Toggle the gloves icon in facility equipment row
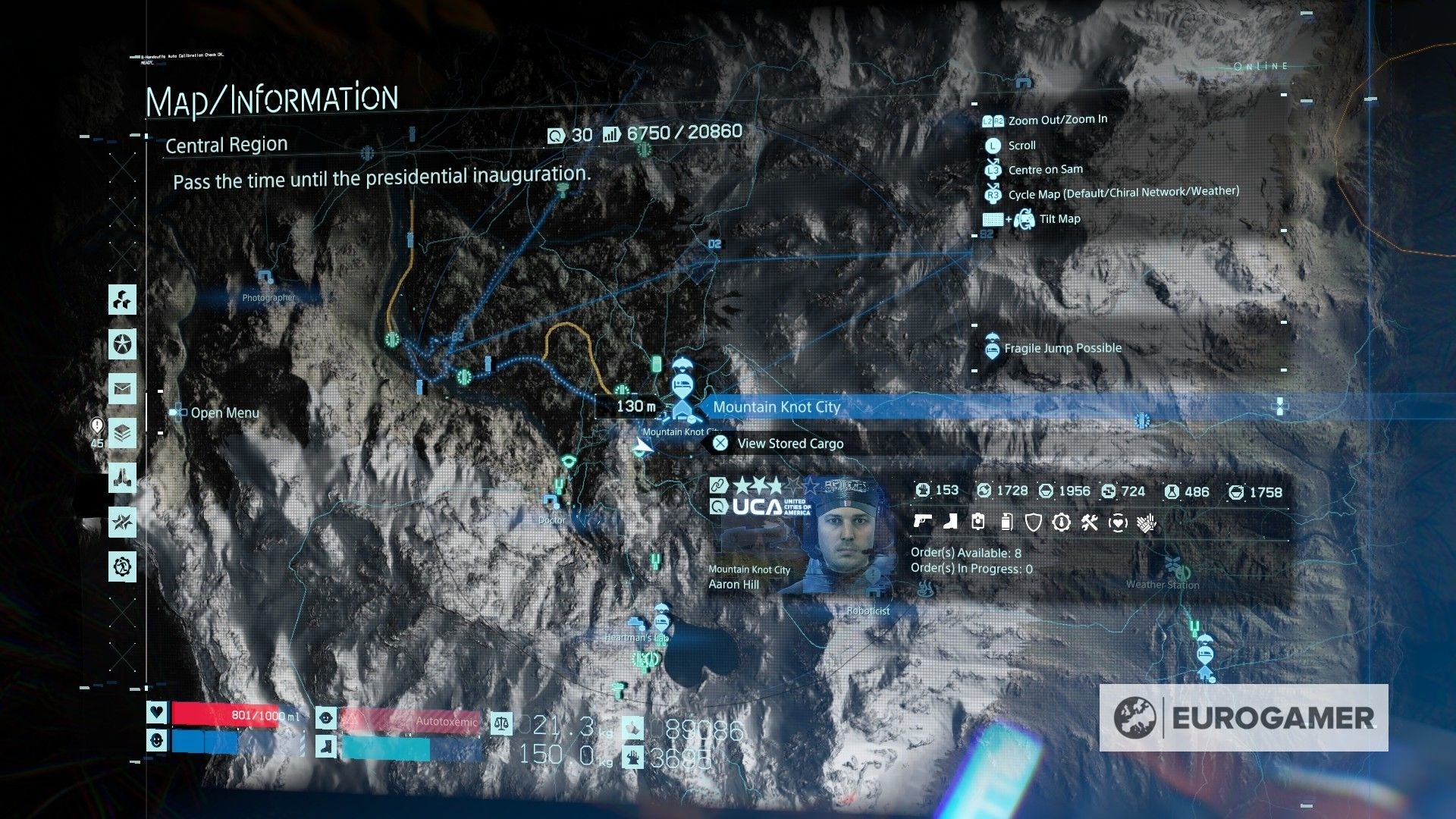Image resolution: width=1456 pixels, height=819 pixels. coord(1145,522)
